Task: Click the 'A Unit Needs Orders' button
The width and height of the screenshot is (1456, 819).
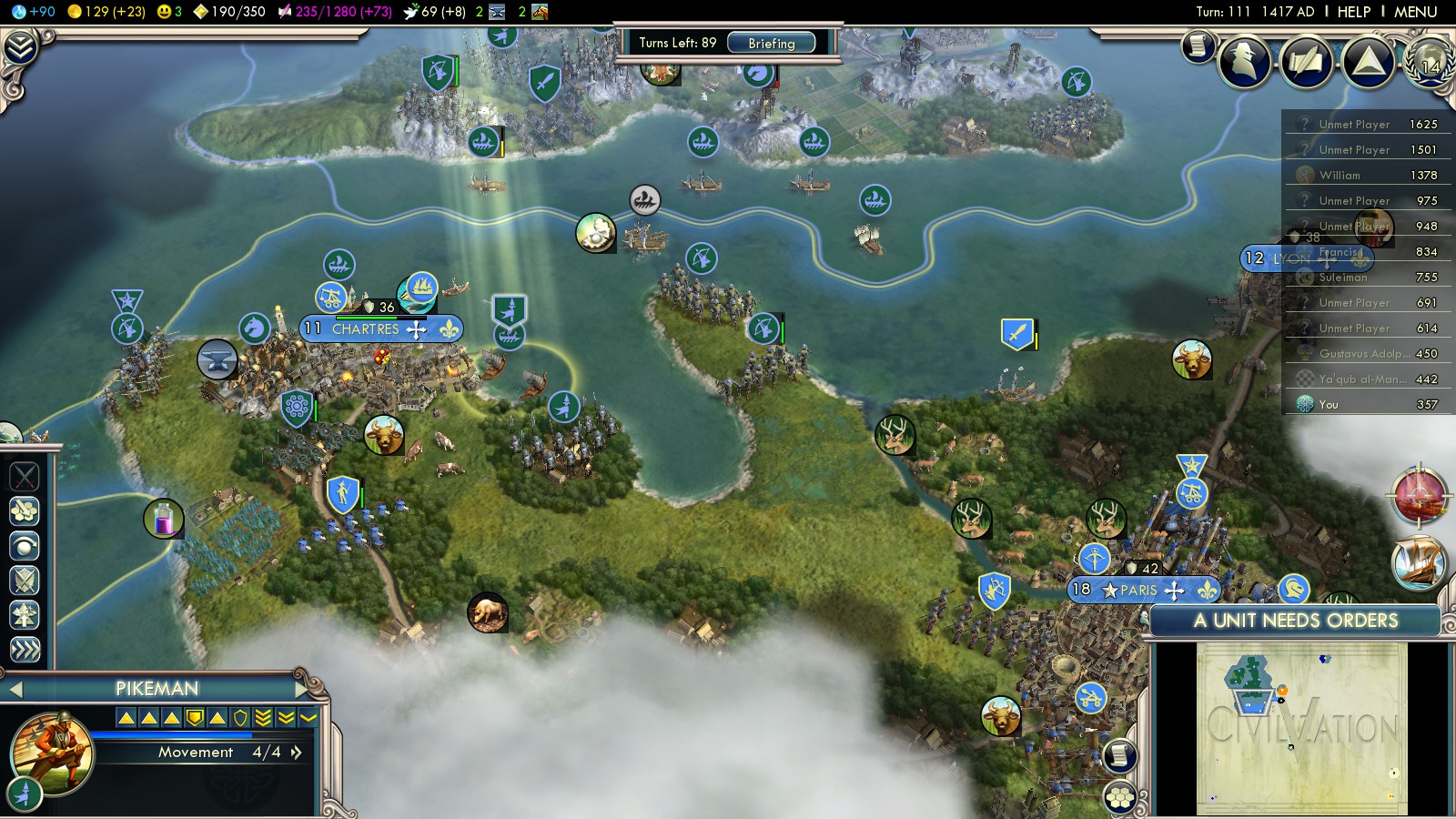Action: [1295, 621]
